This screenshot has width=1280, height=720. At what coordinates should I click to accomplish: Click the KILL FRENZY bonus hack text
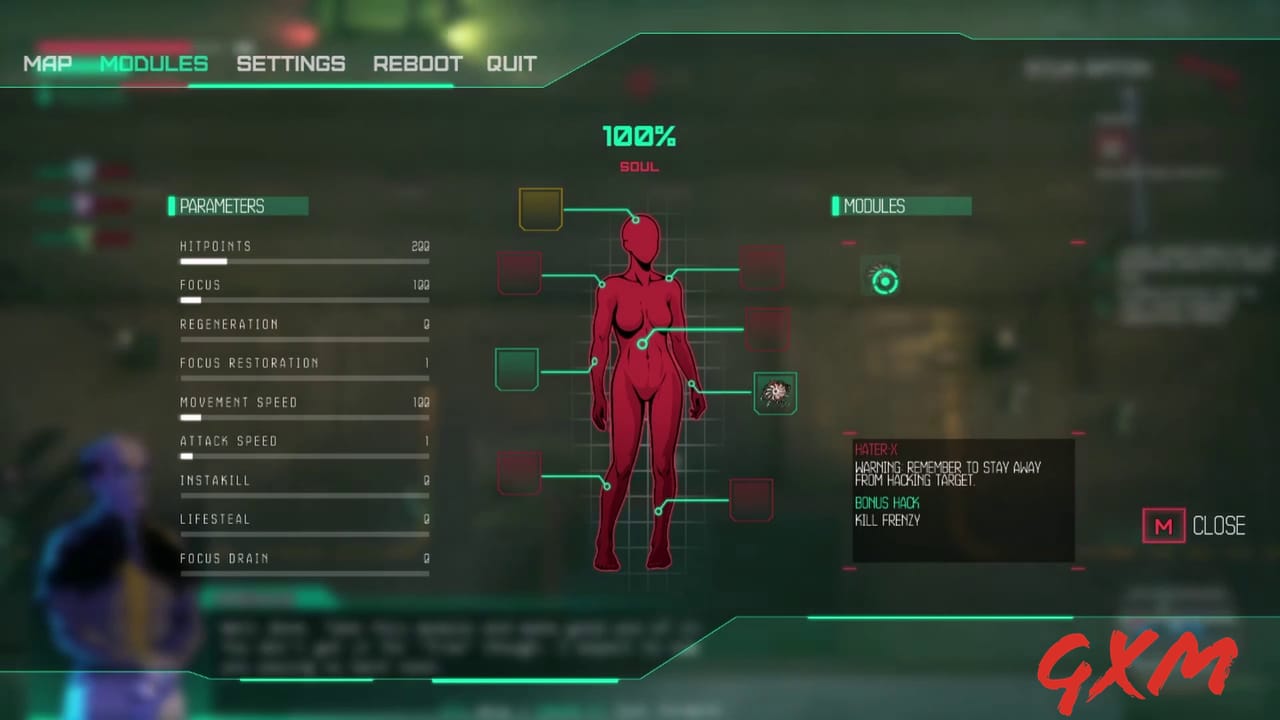pos(886,520)
